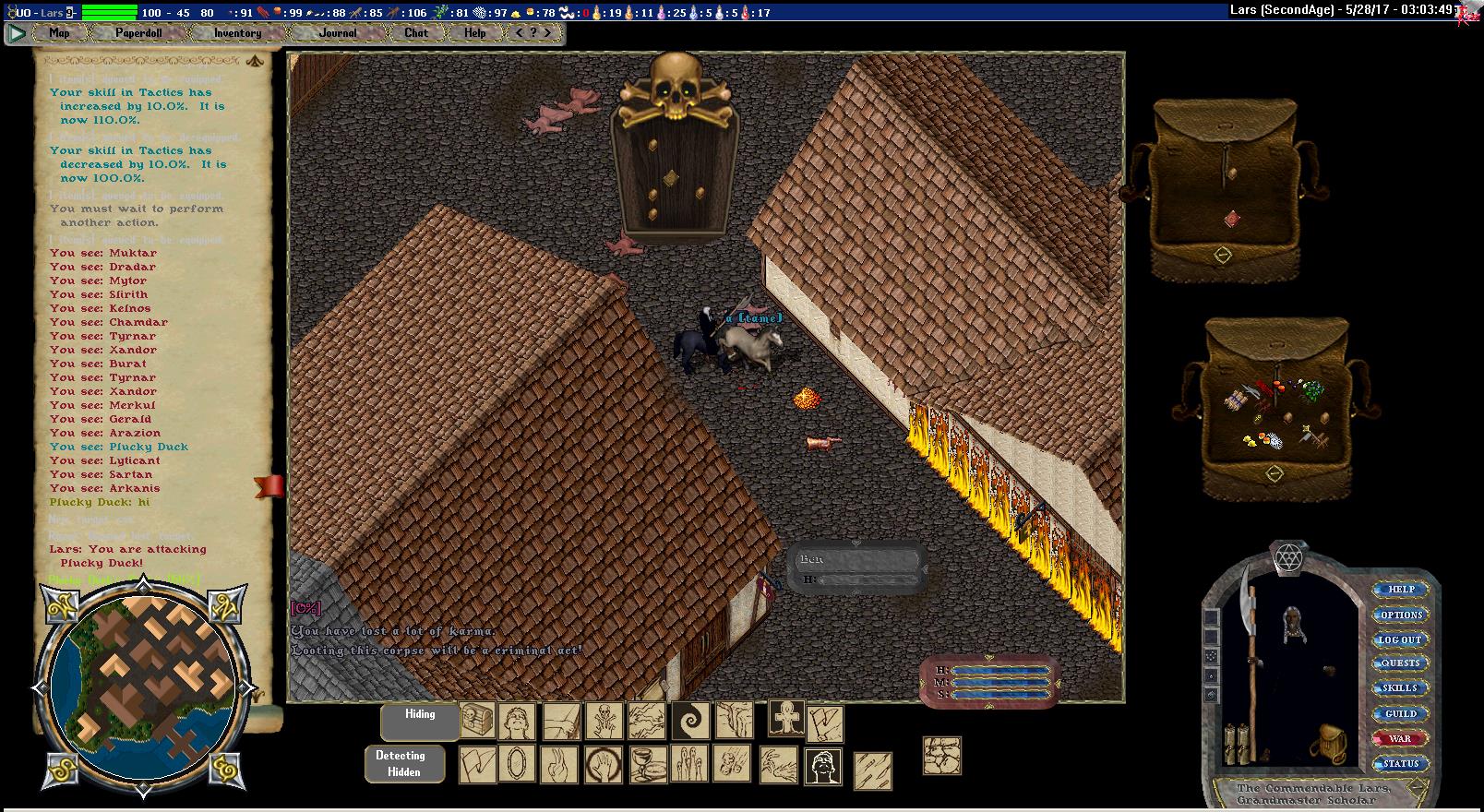Click the LOG OUT button
1484x812 pixels.
(x=1400, y=639)
